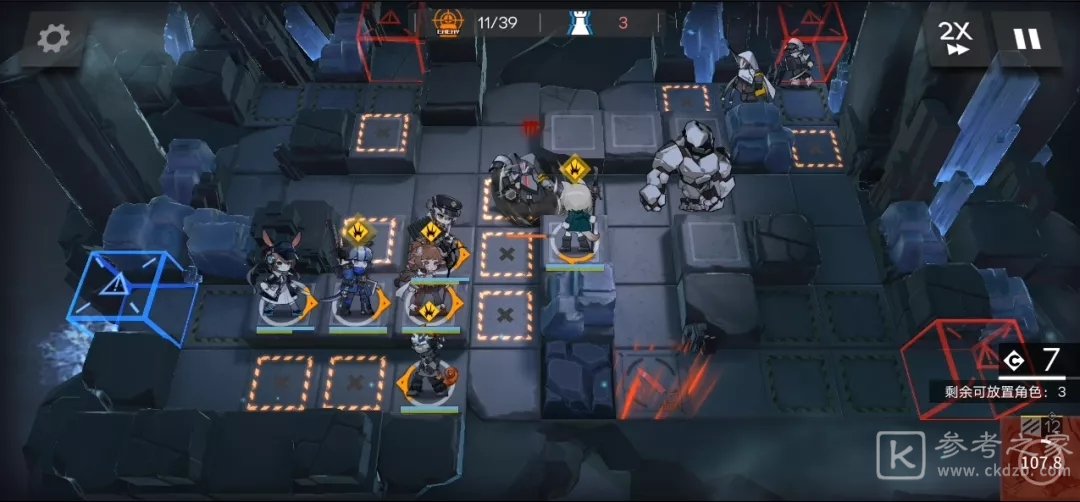Open the settings gear menu
Screen dimensions: 1080x502
pos(53,38)
